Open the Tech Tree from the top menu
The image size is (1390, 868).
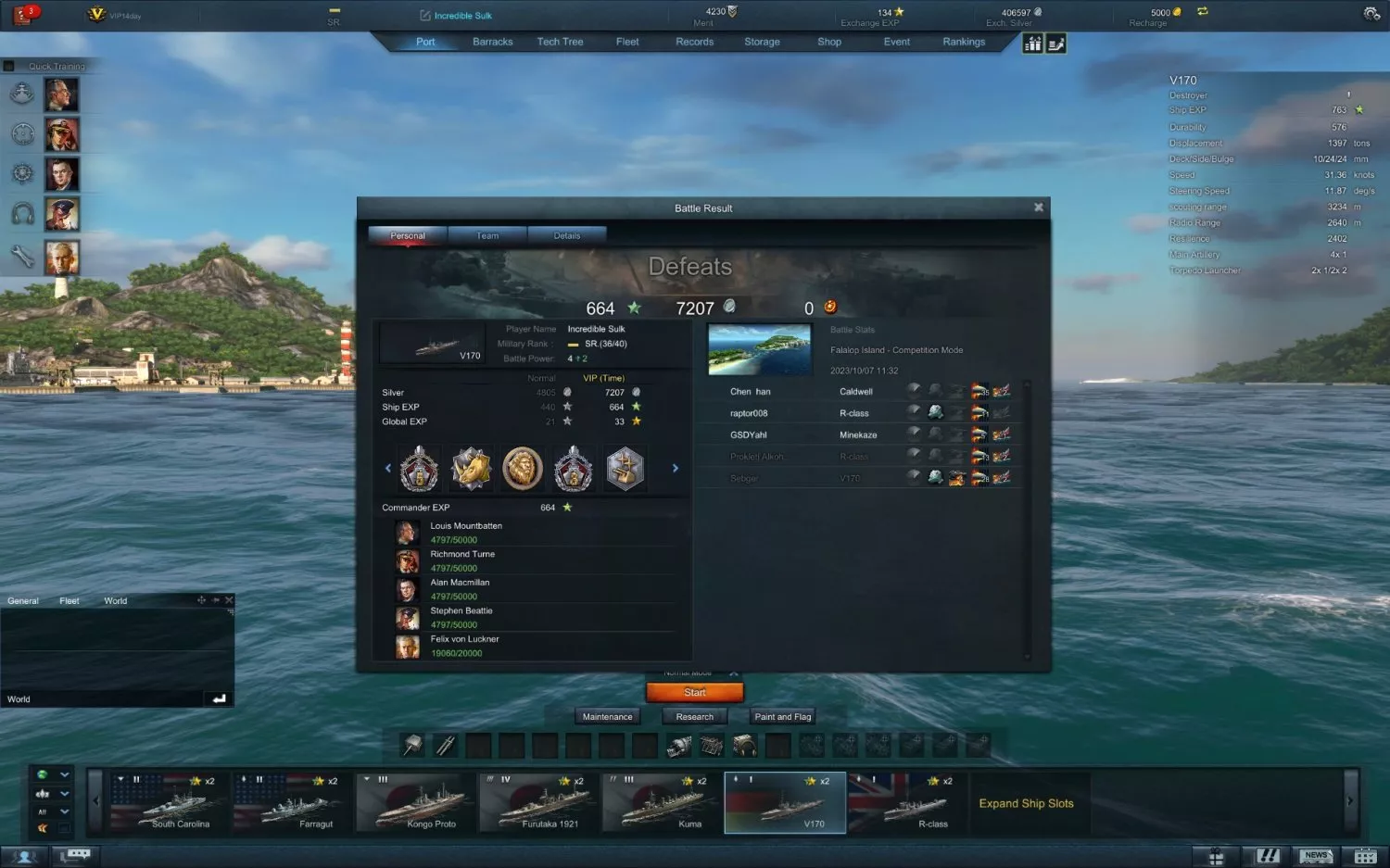coord(560,42)
